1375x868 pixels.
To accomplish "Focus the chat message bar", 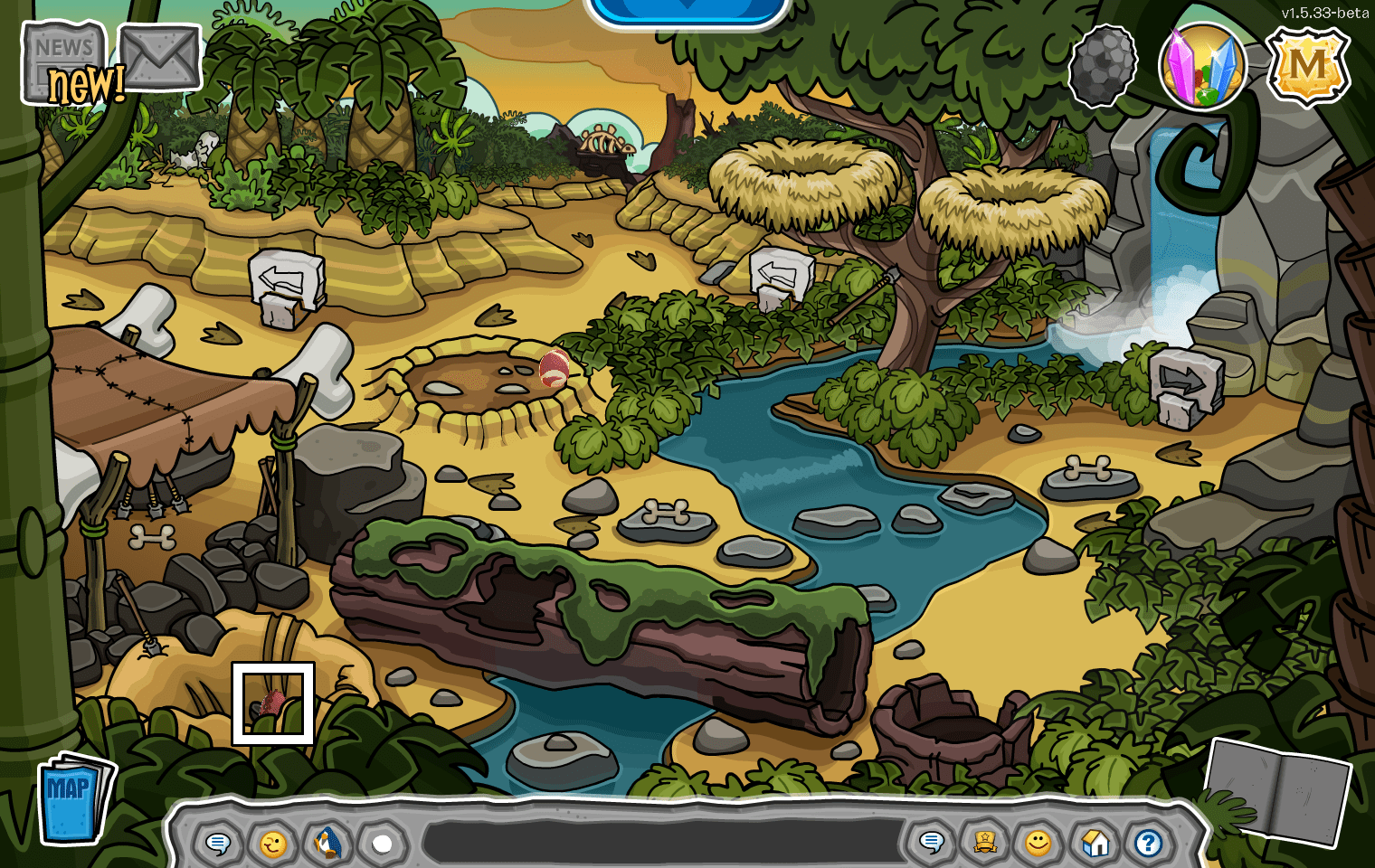I will [x=665, y=844].
